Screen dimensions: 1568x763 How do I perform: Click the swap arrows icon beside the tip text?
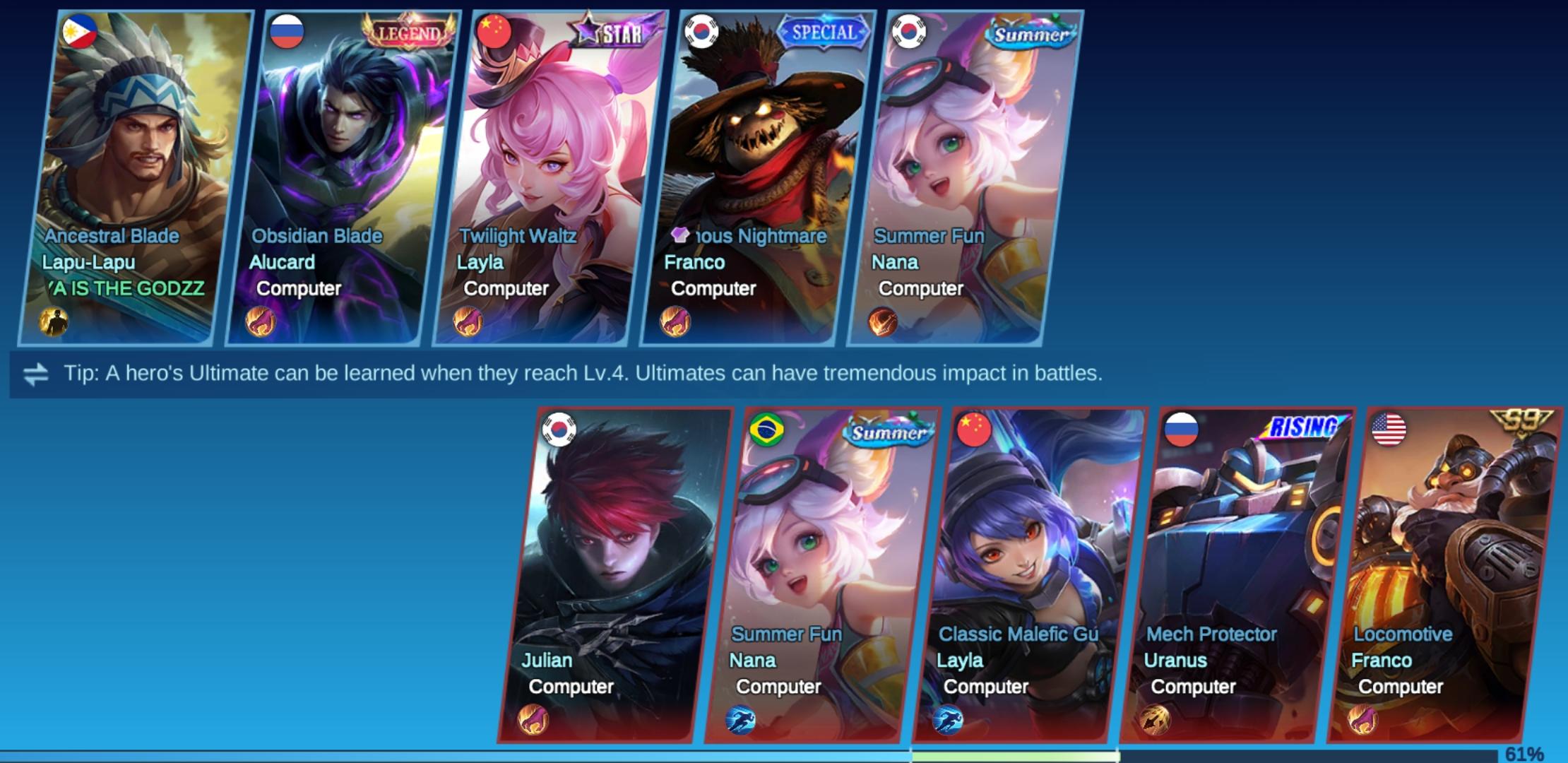[x=37, y=374]
